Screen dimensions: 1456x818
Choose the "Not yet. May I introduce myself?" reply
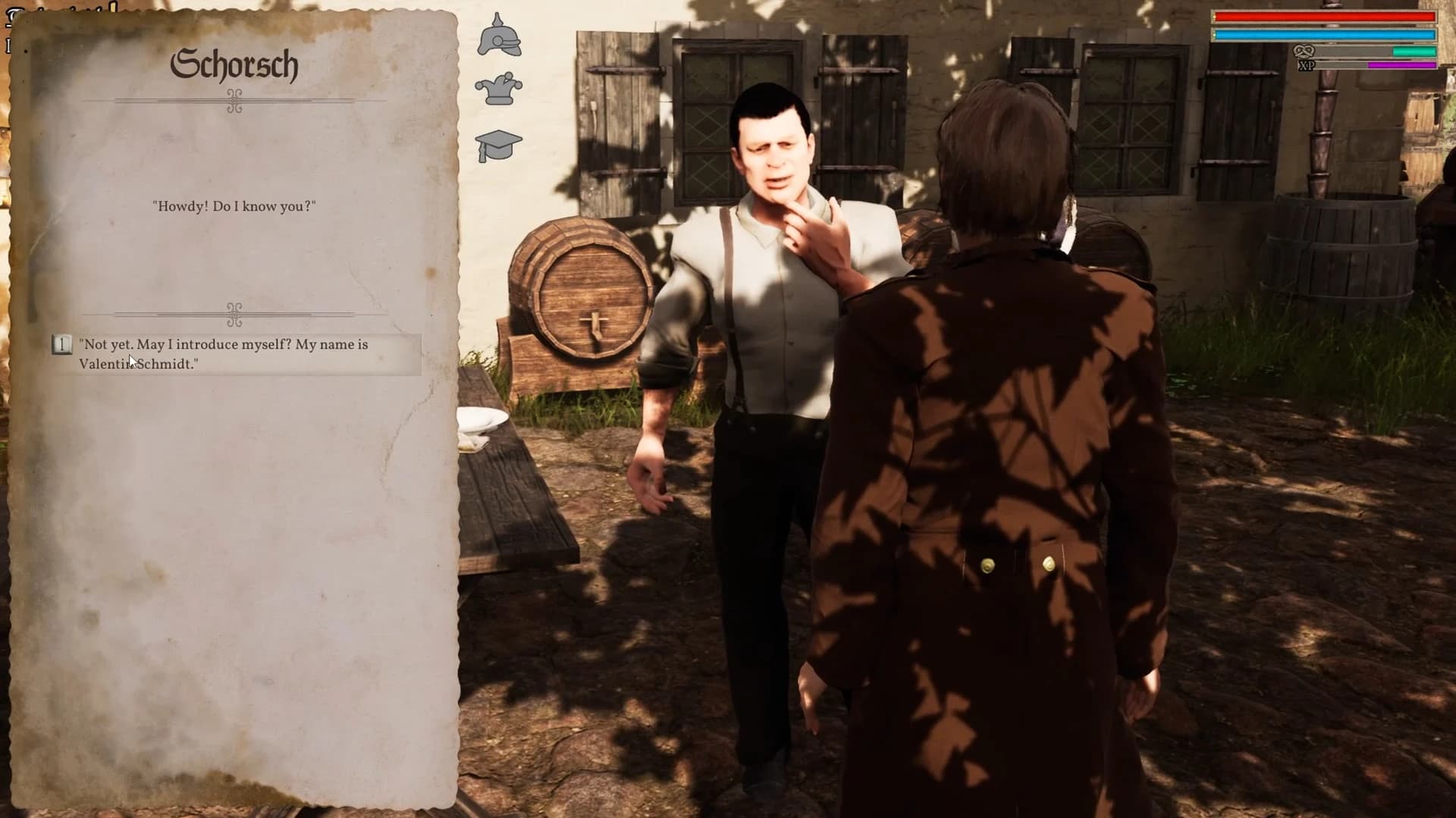[222, 354]
